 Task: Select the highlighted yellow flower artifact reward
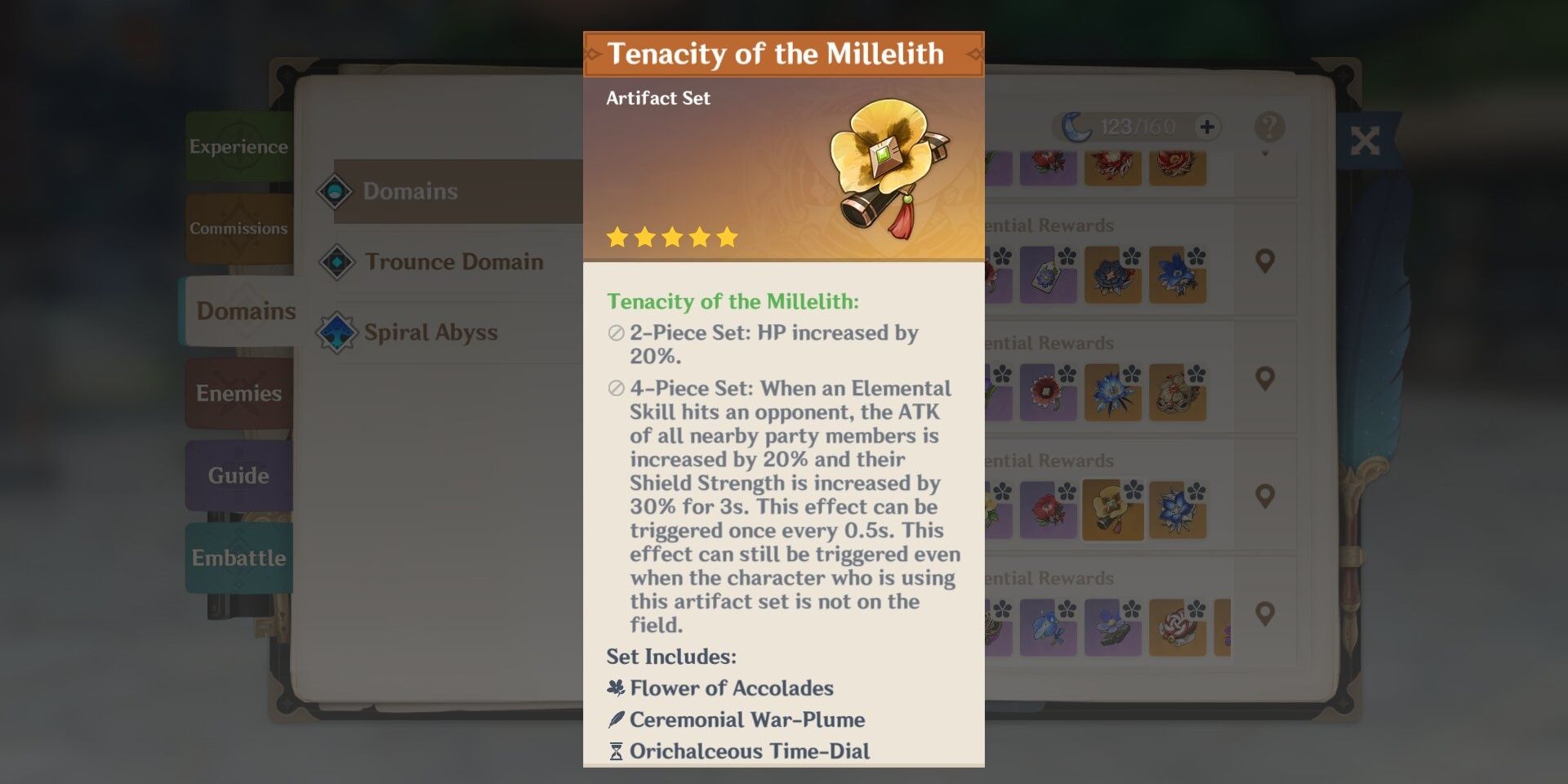tap(1112, 509)
